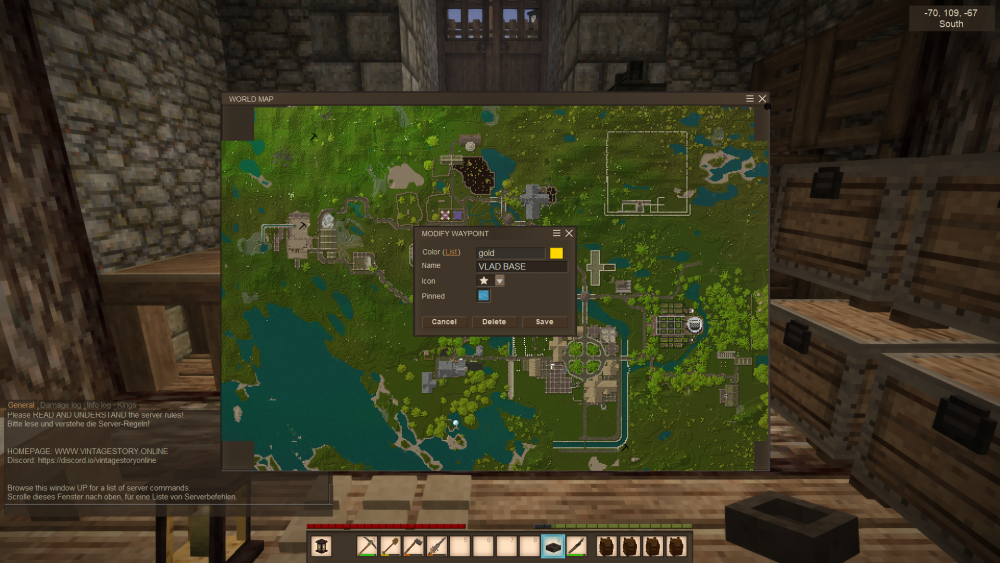
Task: Delete the VLAD BASE waypoint
Action: [x=494, y=322]
